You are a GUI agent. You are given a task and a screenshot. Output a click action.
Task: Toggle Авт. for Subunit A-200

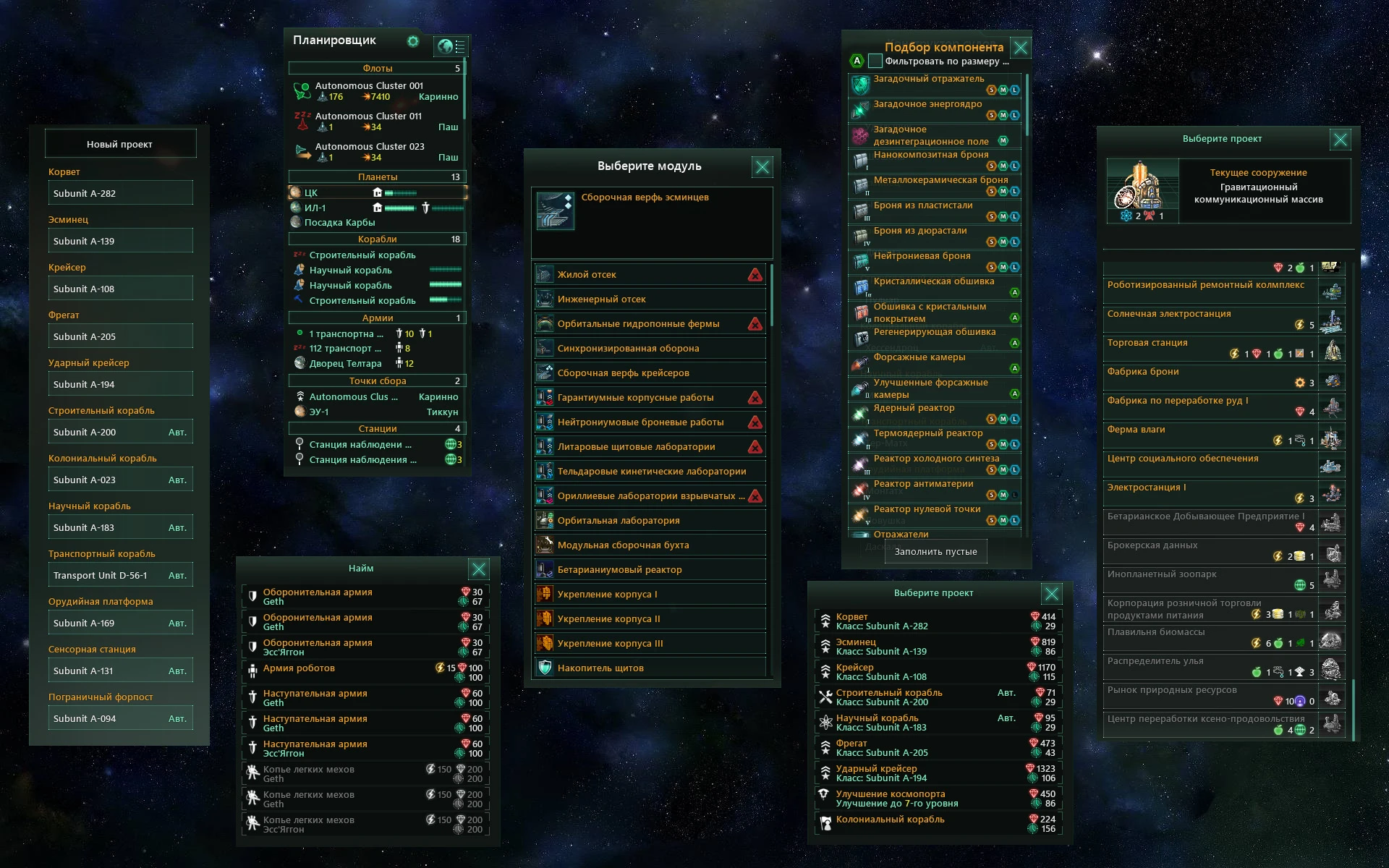[x=179, y=431]
